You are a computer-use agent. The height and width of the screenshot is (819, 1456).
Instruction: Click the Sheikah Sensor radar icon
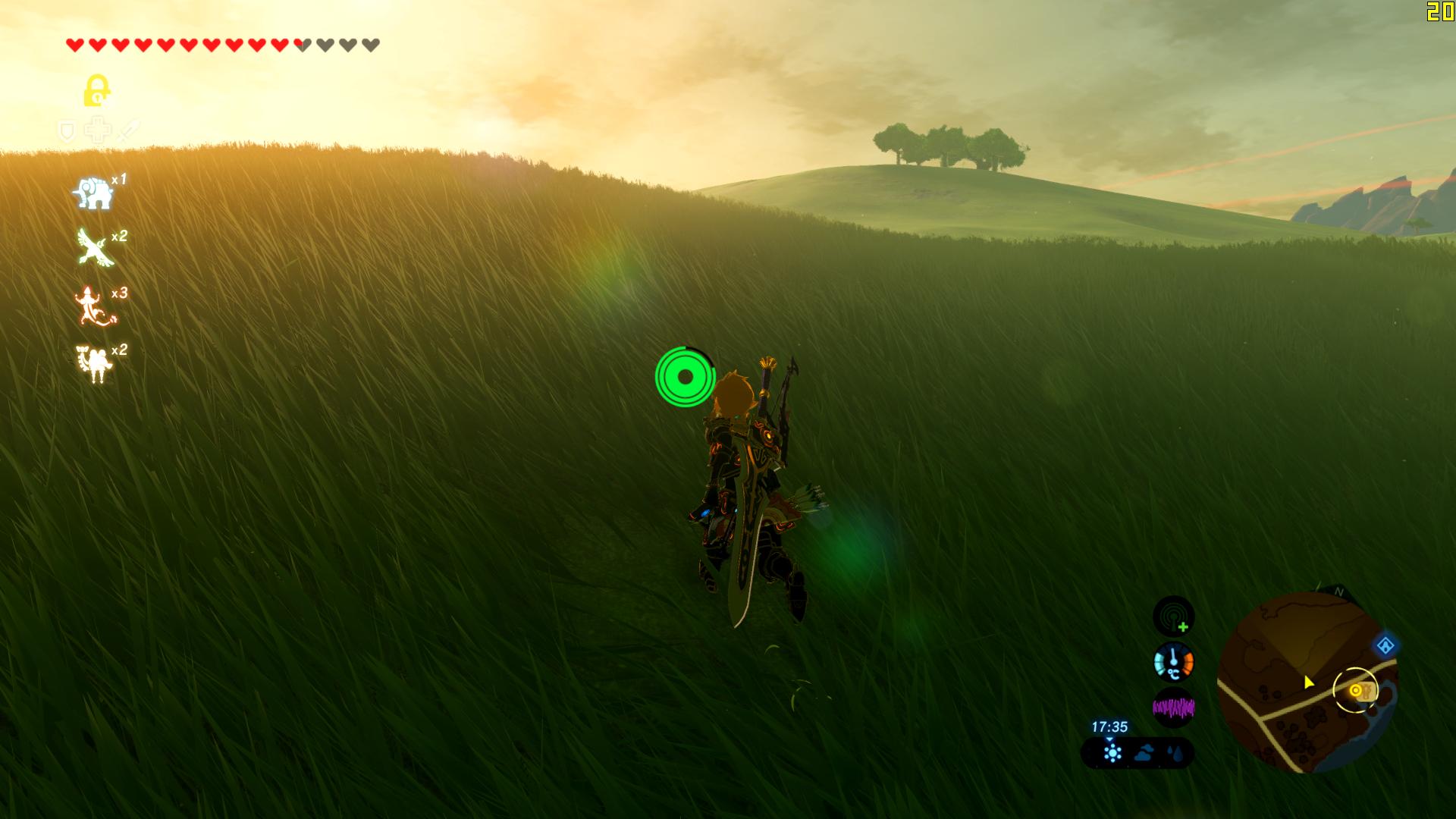click(x=1173, y=616)
